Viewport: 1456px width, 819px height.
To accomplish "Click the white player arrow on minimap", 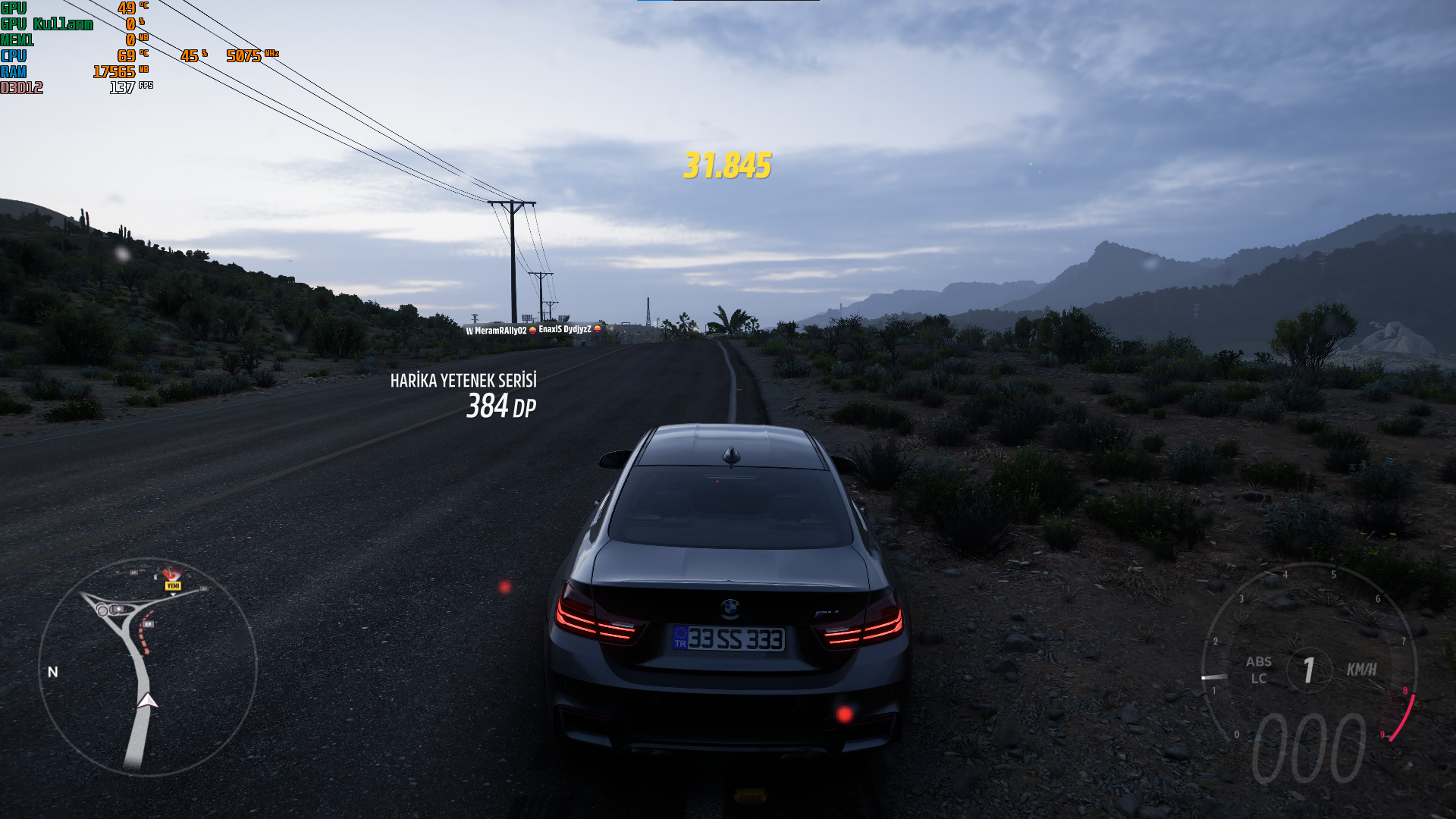I will [x=147, y=701].
